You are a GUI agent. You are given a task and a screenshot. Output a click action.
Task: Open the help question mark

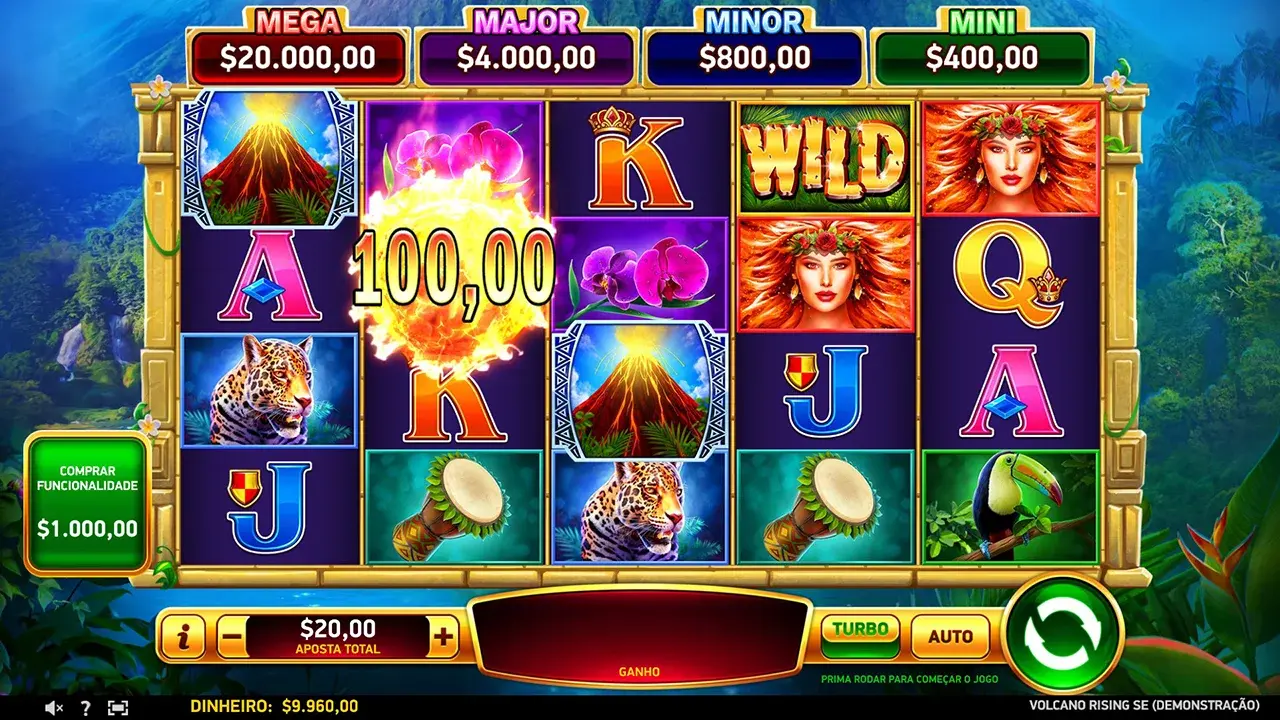[86, 707]
